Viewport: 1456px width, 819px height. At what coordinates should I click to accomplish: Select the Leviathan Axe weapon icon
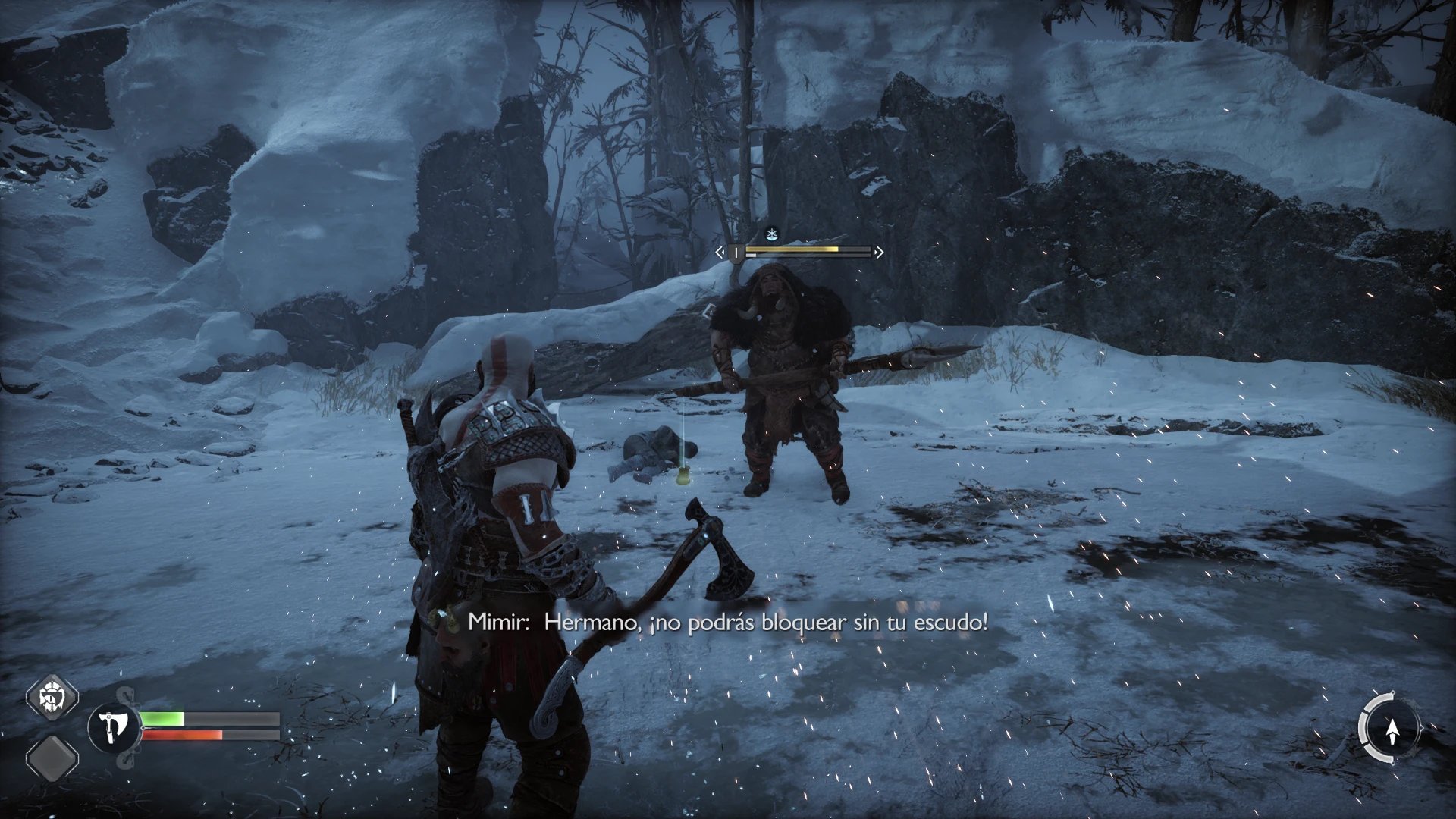click(115, 726)
